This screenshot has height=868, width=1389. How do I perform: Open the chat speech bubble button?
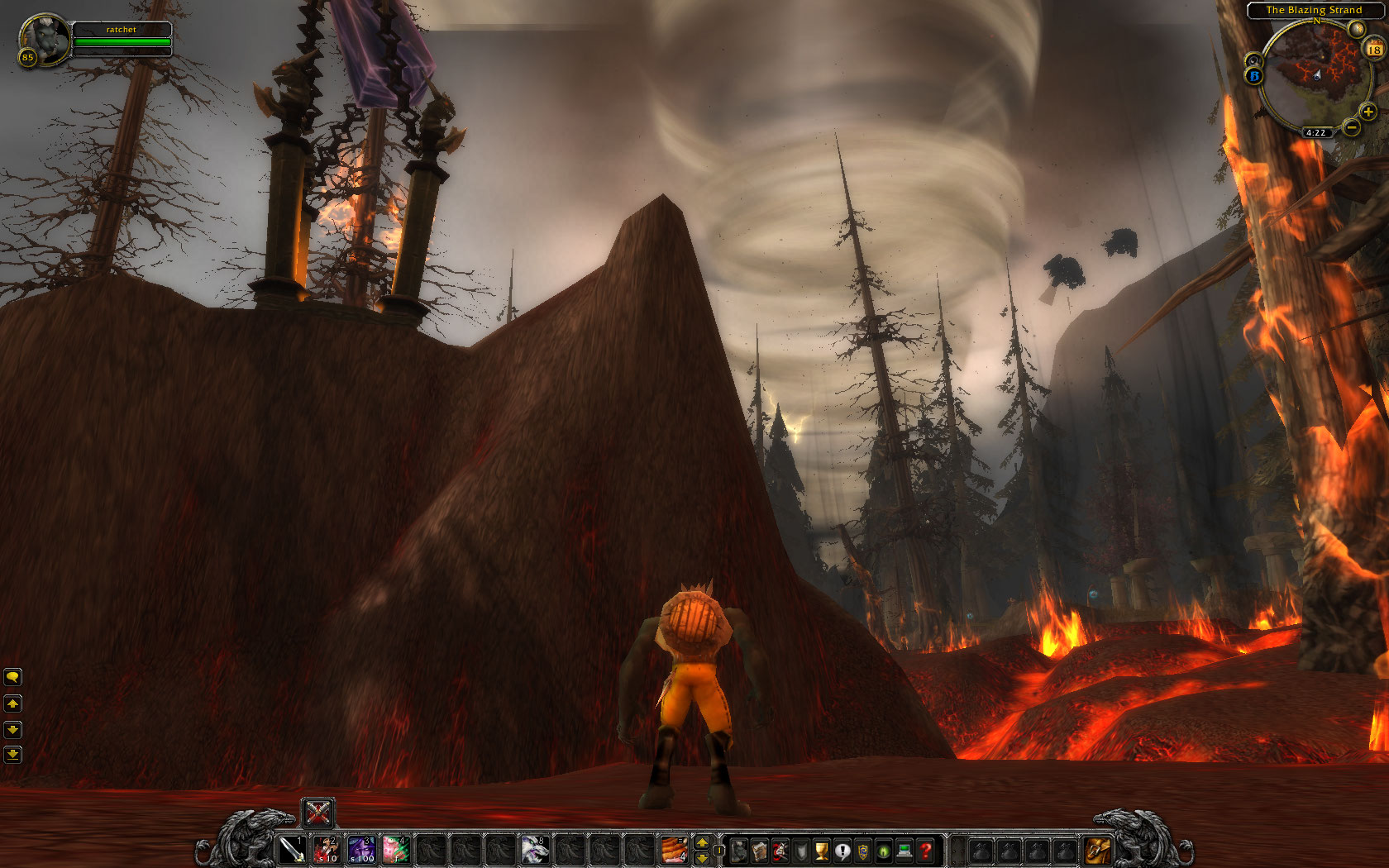(x=12, y=677)
